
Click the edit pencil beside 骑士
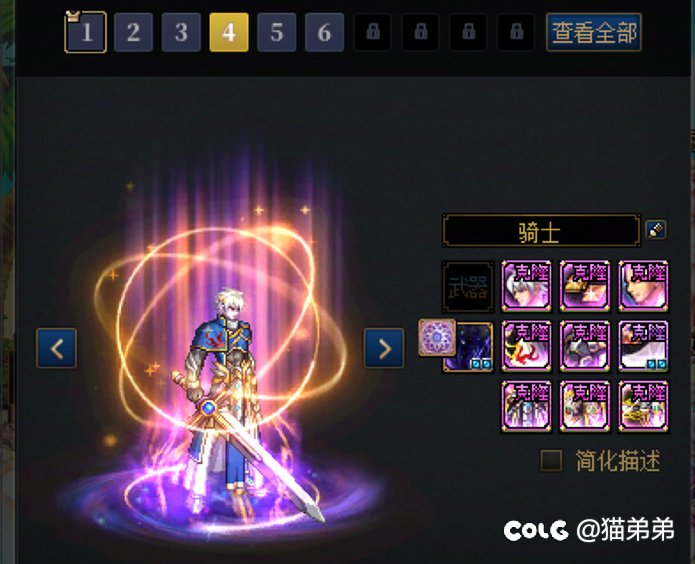(x=656, y=230)
